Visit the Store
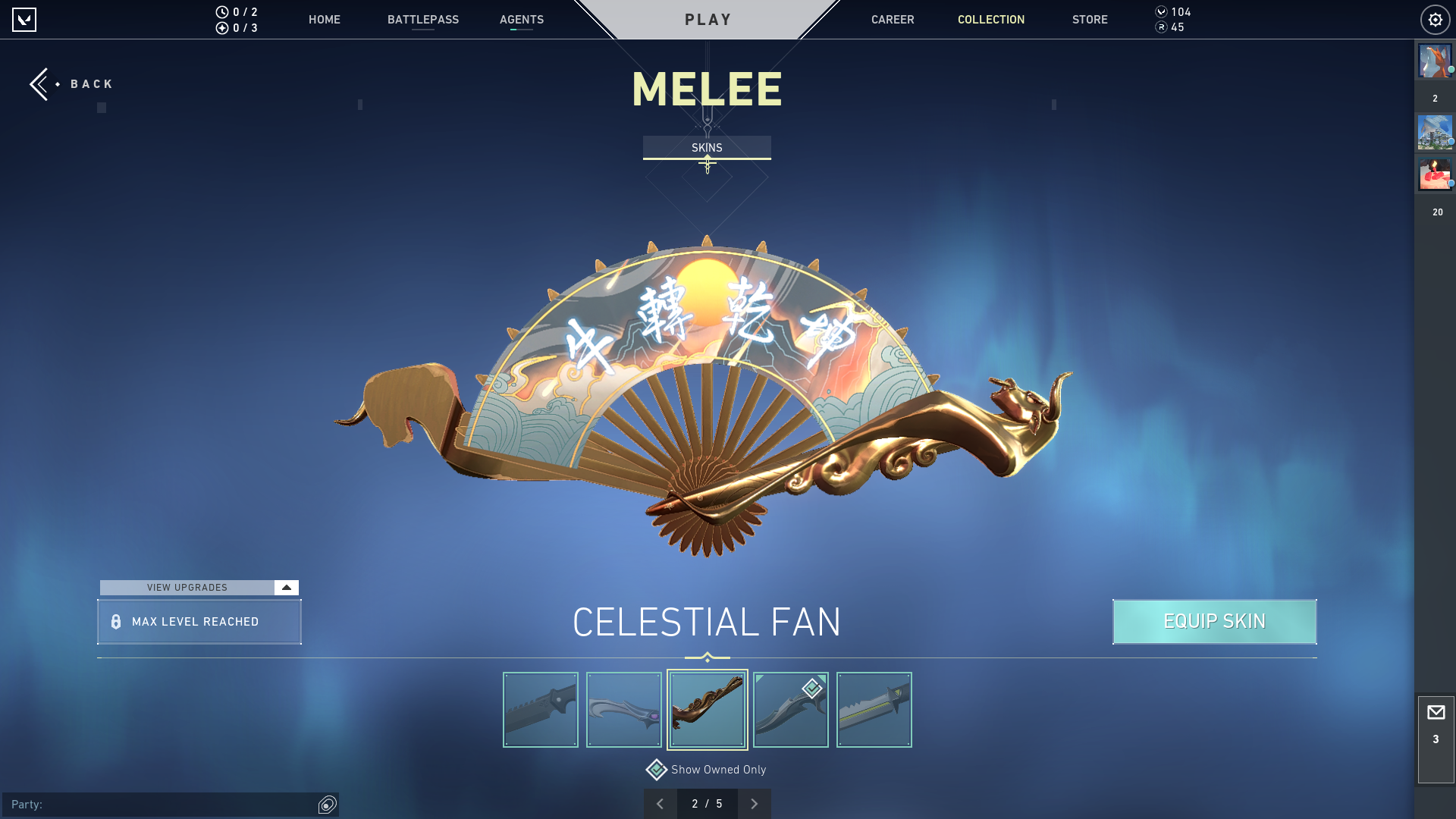 click(1089, 20)
